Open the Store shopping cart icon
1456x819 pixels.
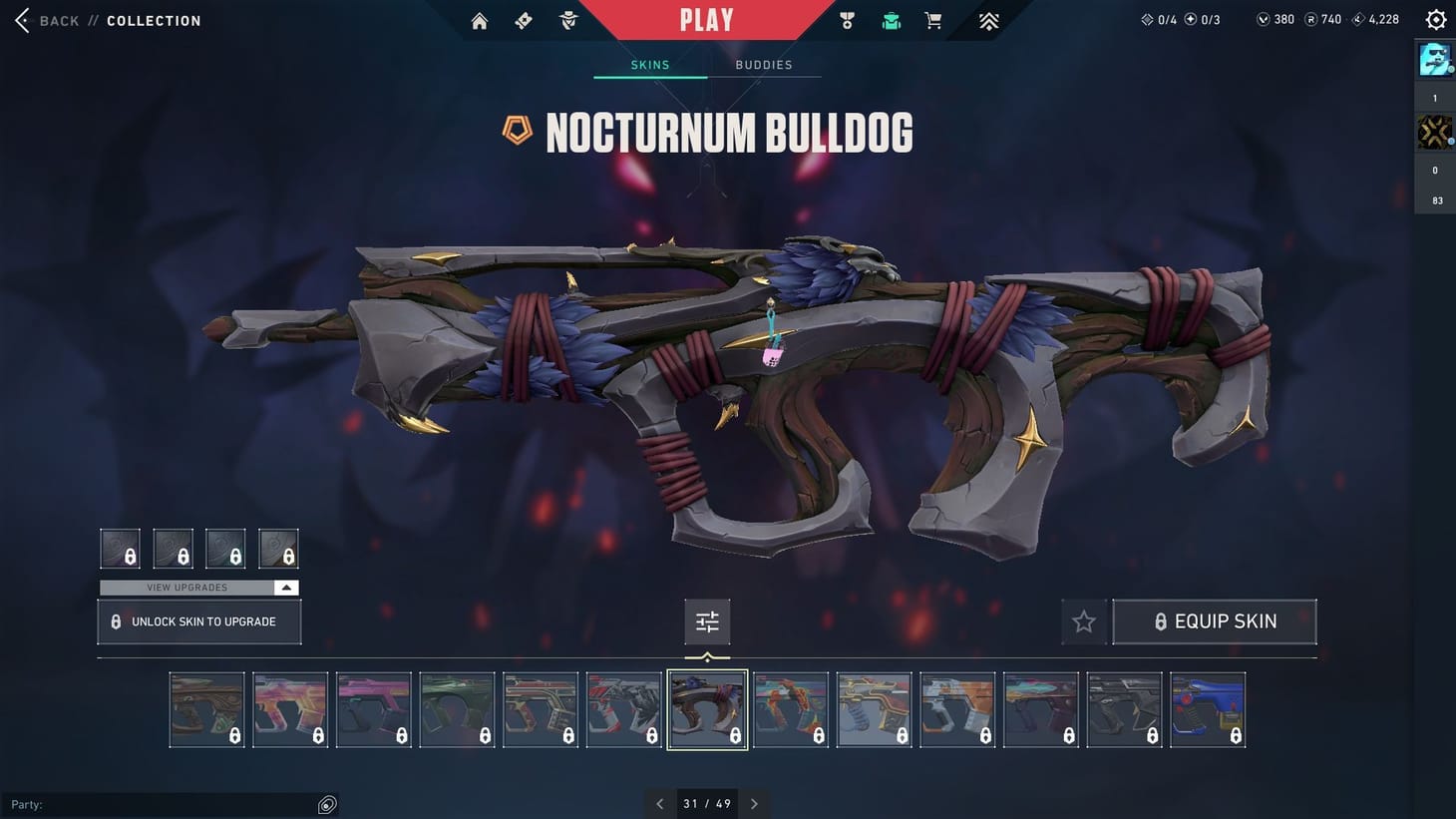coord(932,20)
